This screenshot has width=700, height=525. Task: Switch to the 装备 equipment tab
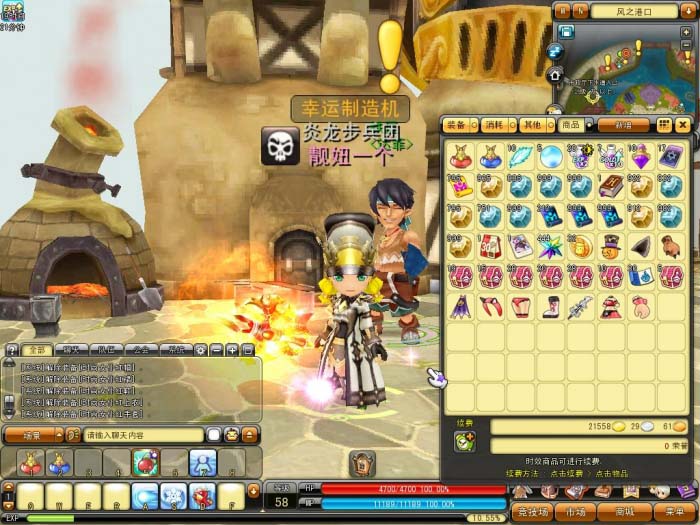[458, 125]
